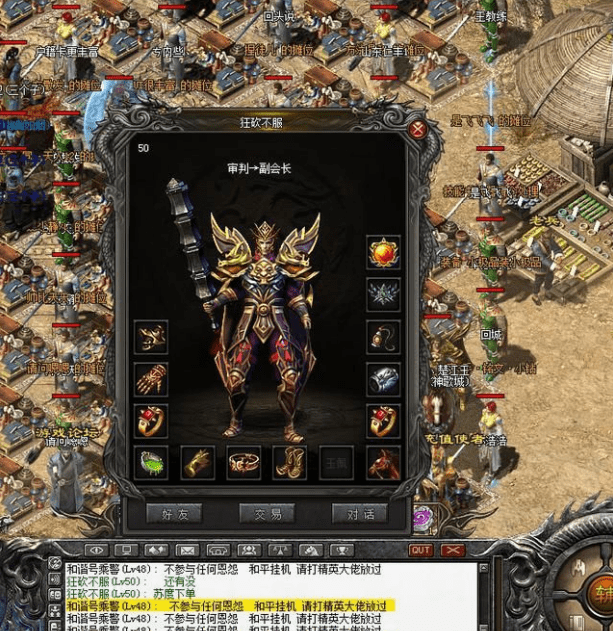Viewport: 613px width, 631px height.
Task: Select the empty 玉佩 slot
Action: coord(337,462)
